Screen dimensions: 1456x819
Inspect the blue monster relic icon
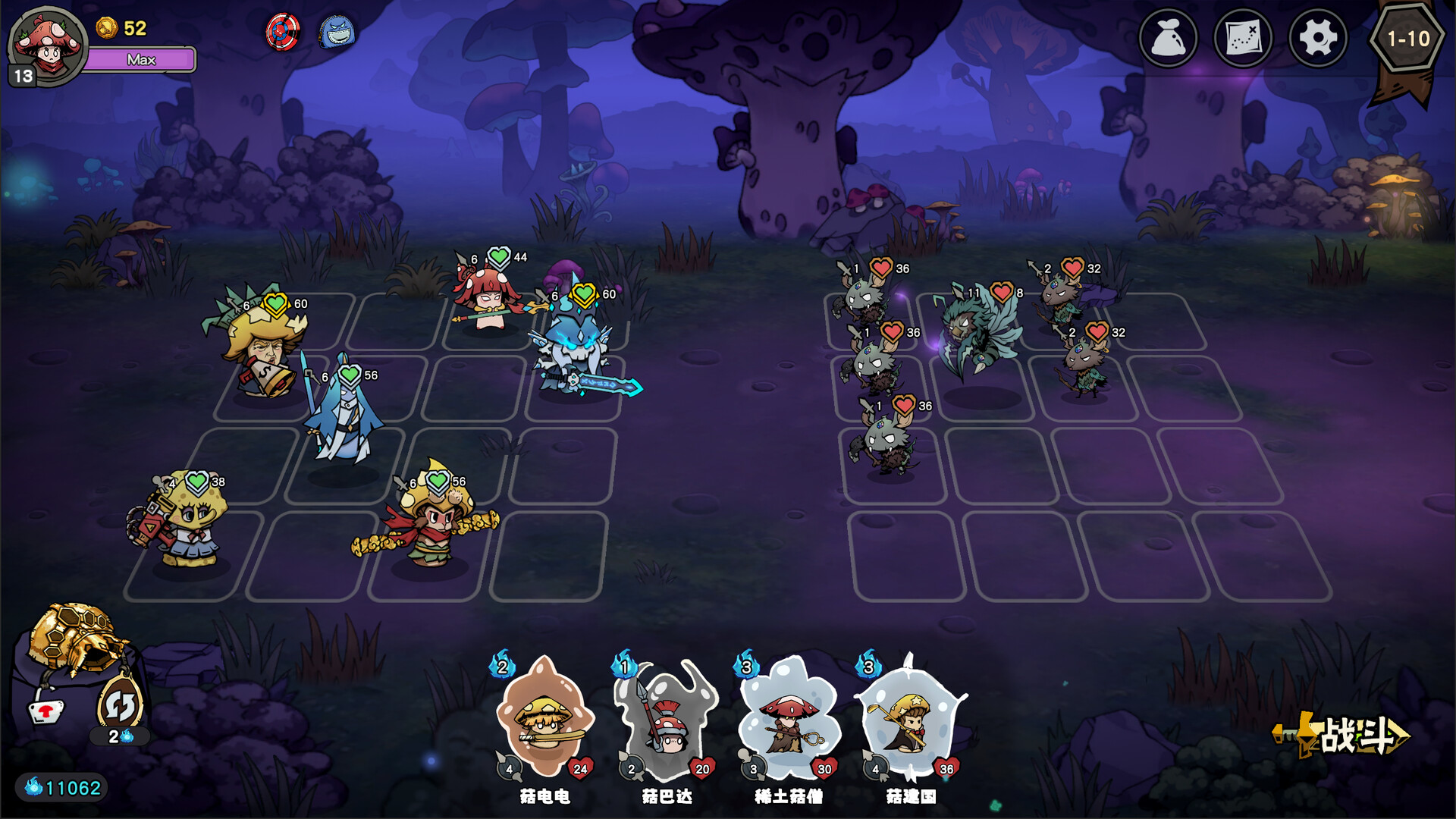click(337, 33)
